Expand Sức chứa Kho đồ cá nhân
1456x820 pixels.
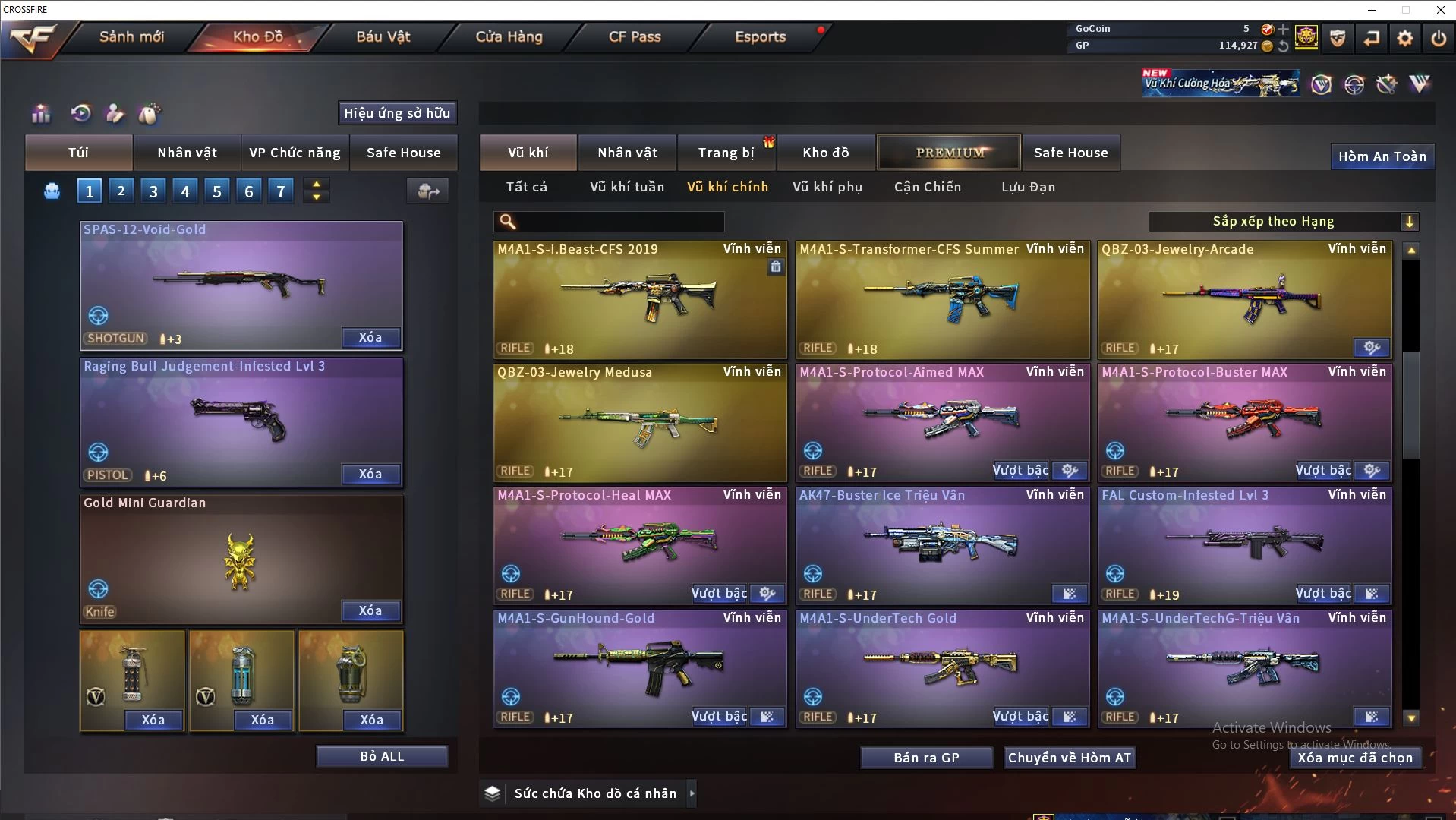tap(692, 793)
